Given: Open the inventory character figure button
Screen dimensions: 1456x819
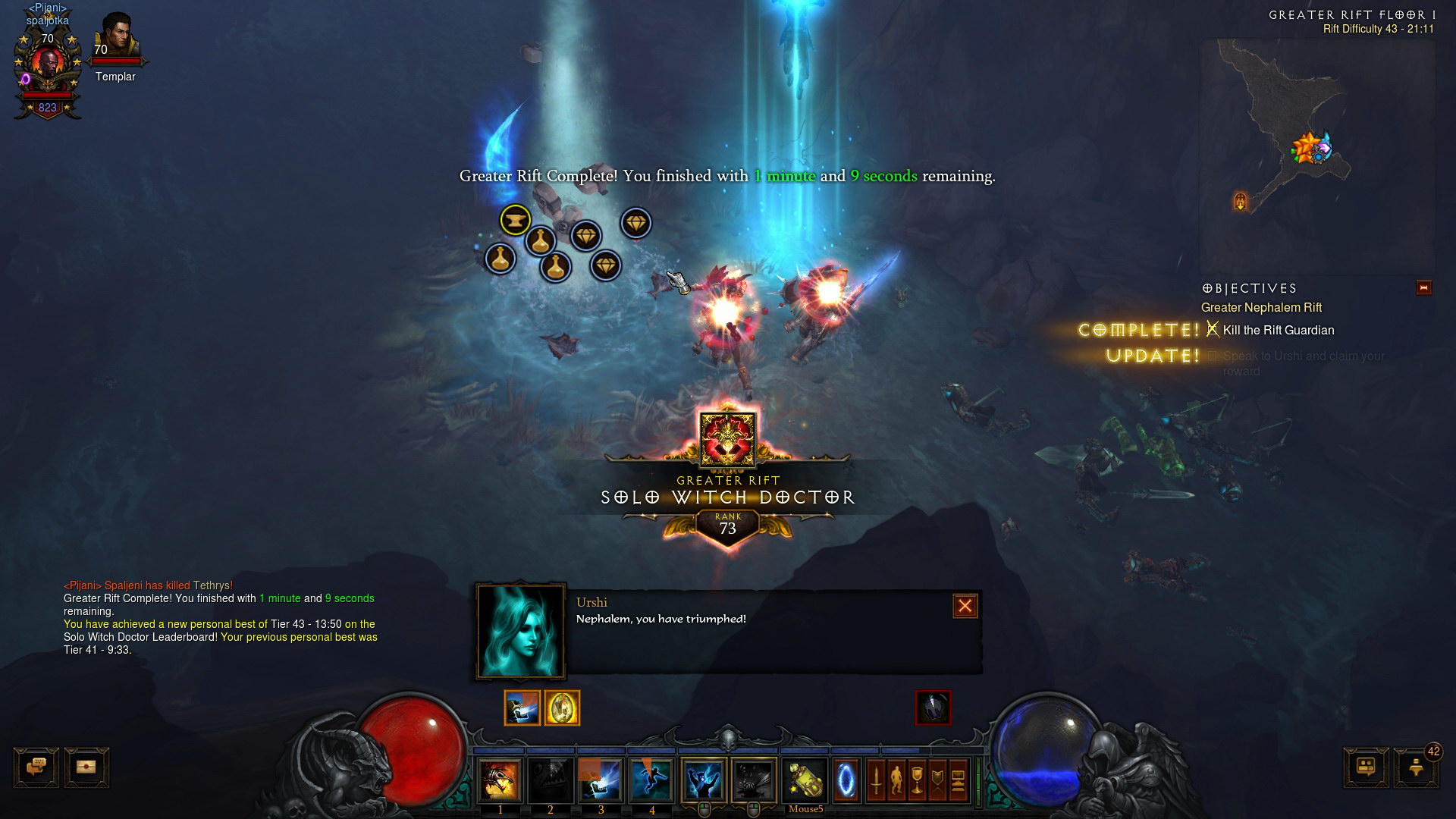Looking at the screenshot, I should pos(896,780).
